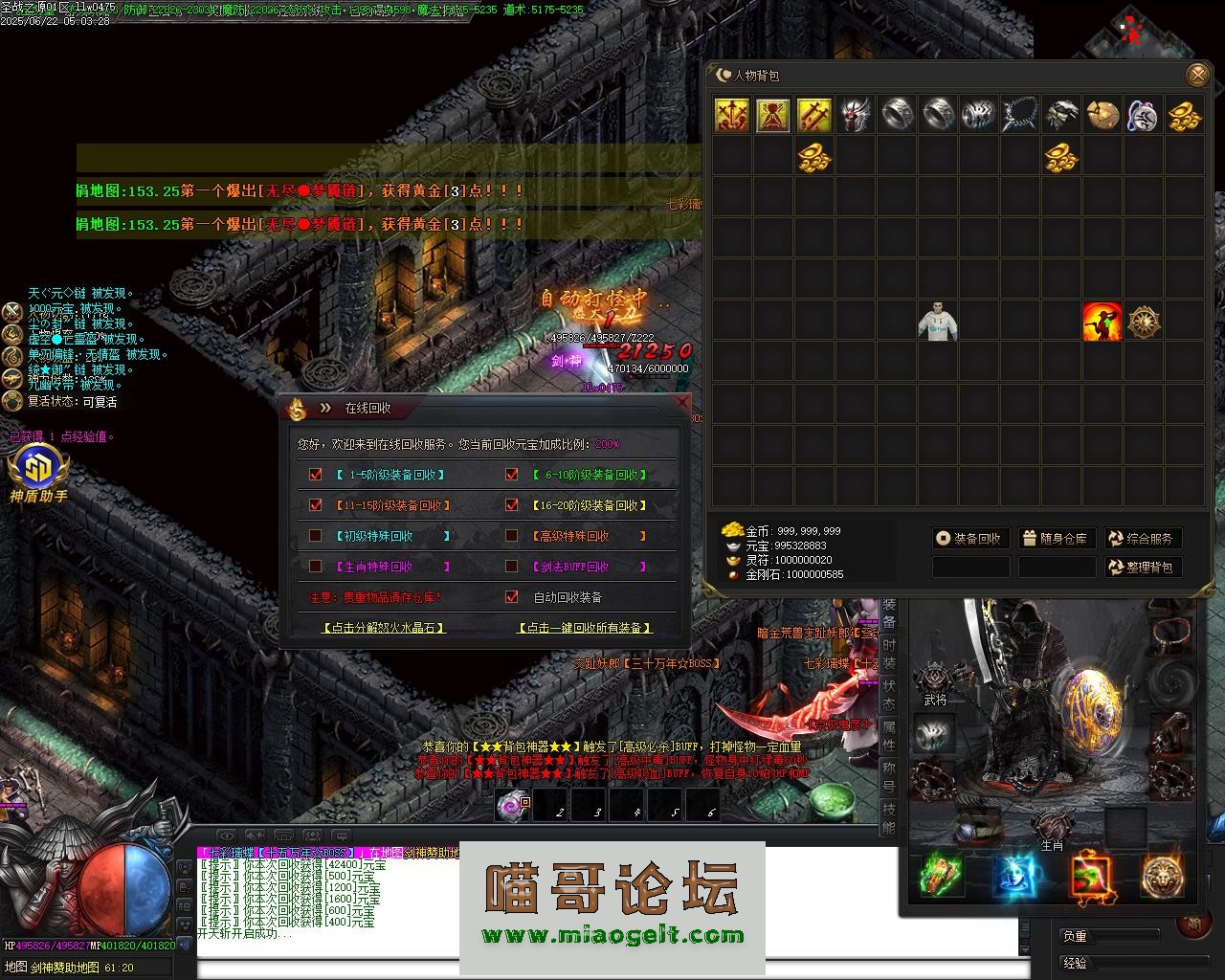Toggle the 自动回收装备 checkbox

click(512, 597)
